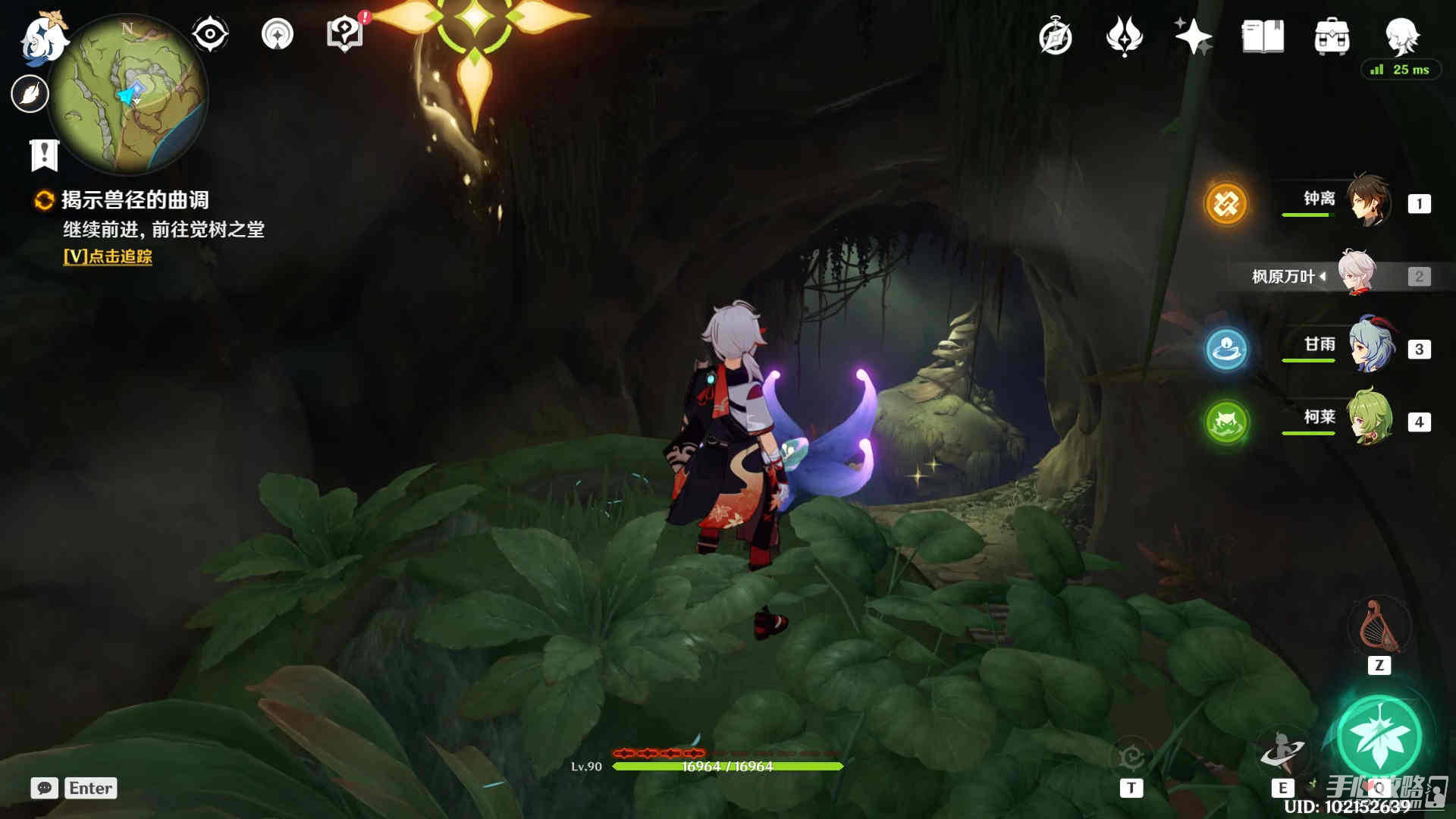Open the circular minimap

(x=127, y=94)
